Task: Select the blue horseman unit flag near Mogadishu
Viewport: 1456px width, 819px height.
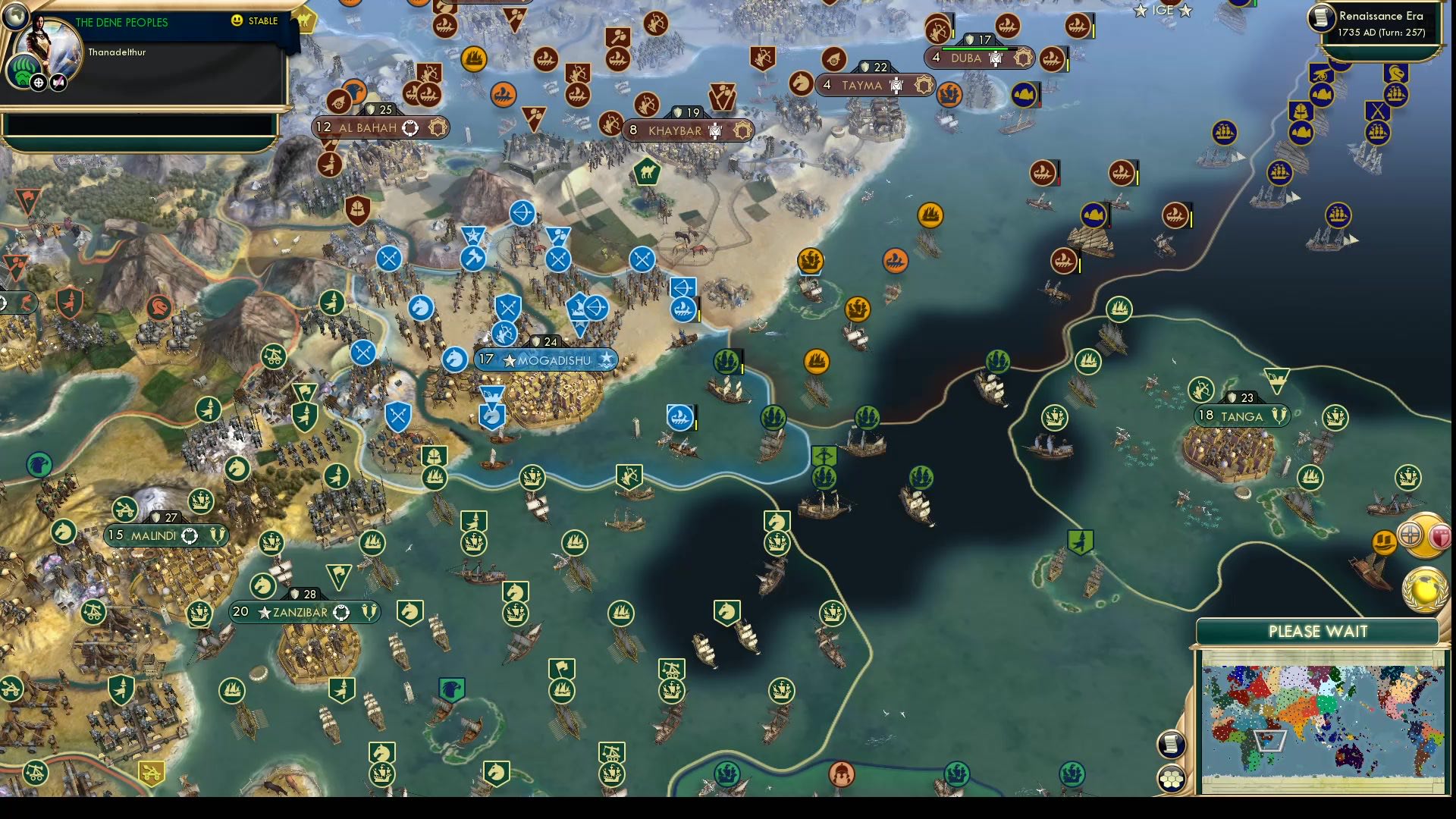Action: (455, 360)
